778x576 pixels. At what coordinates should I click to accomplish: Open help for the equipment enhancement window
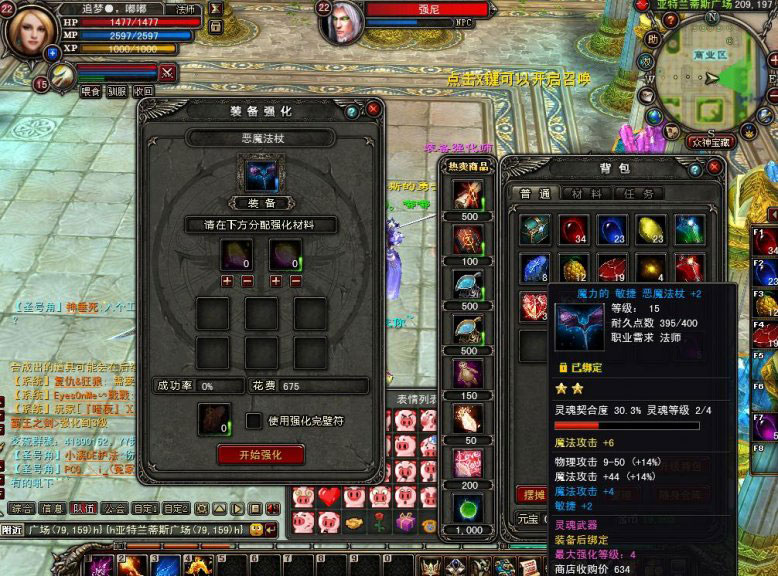tap(351, 112)
